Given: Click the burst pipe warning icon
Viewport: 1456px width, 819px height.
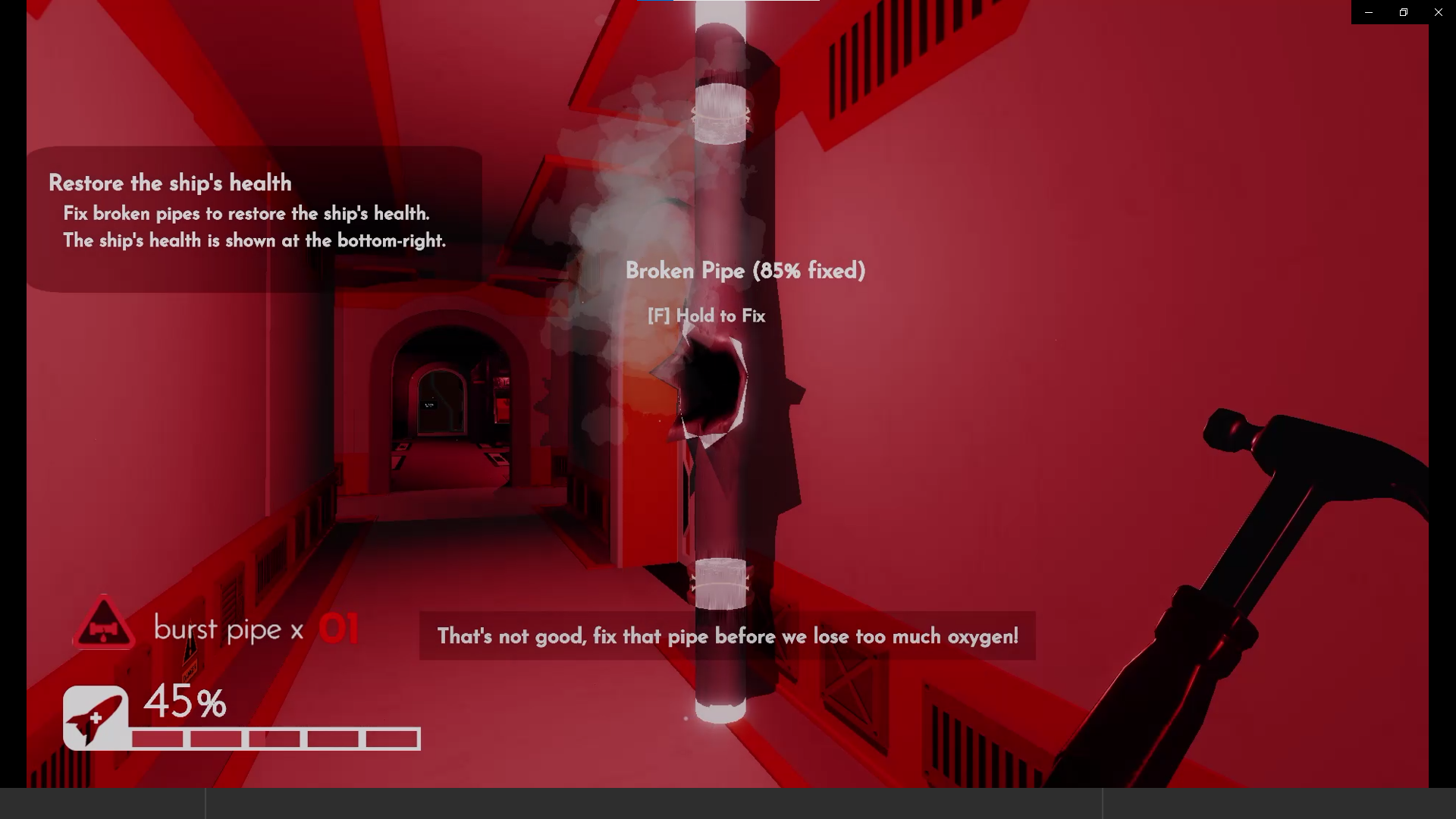Looking at the screenshot, I should coord(104,626).
